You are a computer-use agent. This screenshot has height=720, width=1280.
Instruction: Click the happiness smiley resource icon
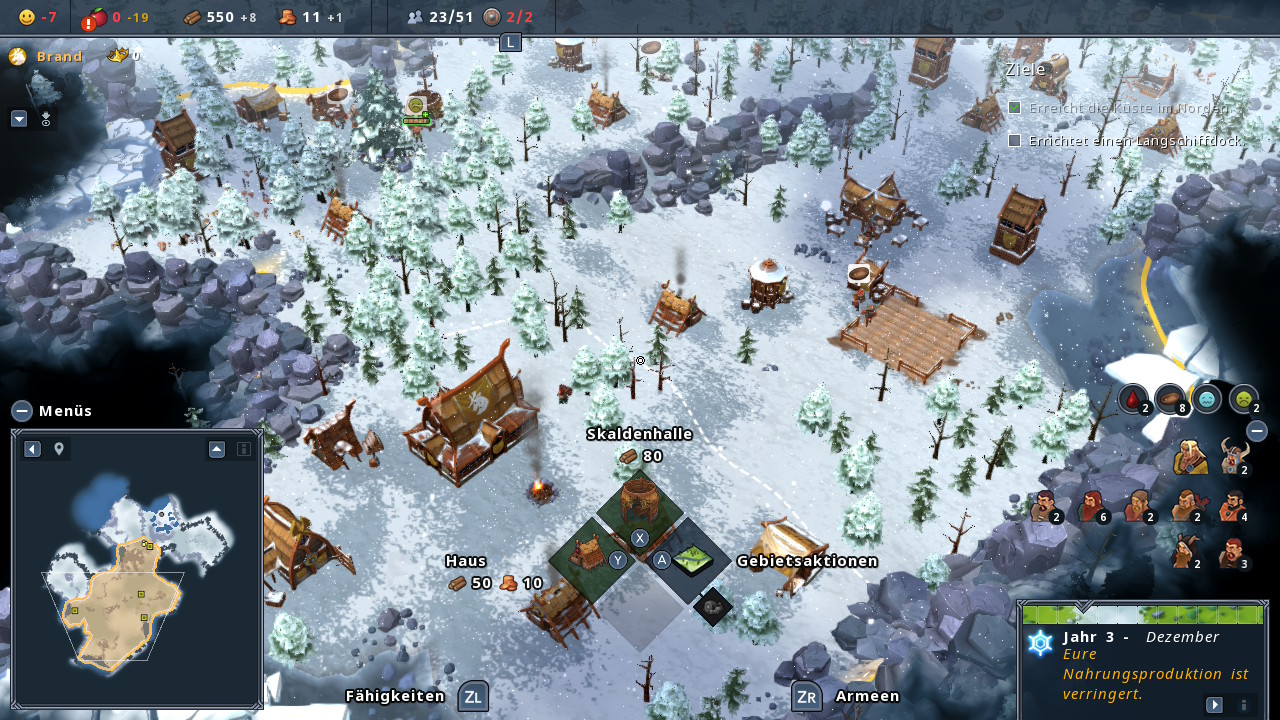tap(27, 17)
